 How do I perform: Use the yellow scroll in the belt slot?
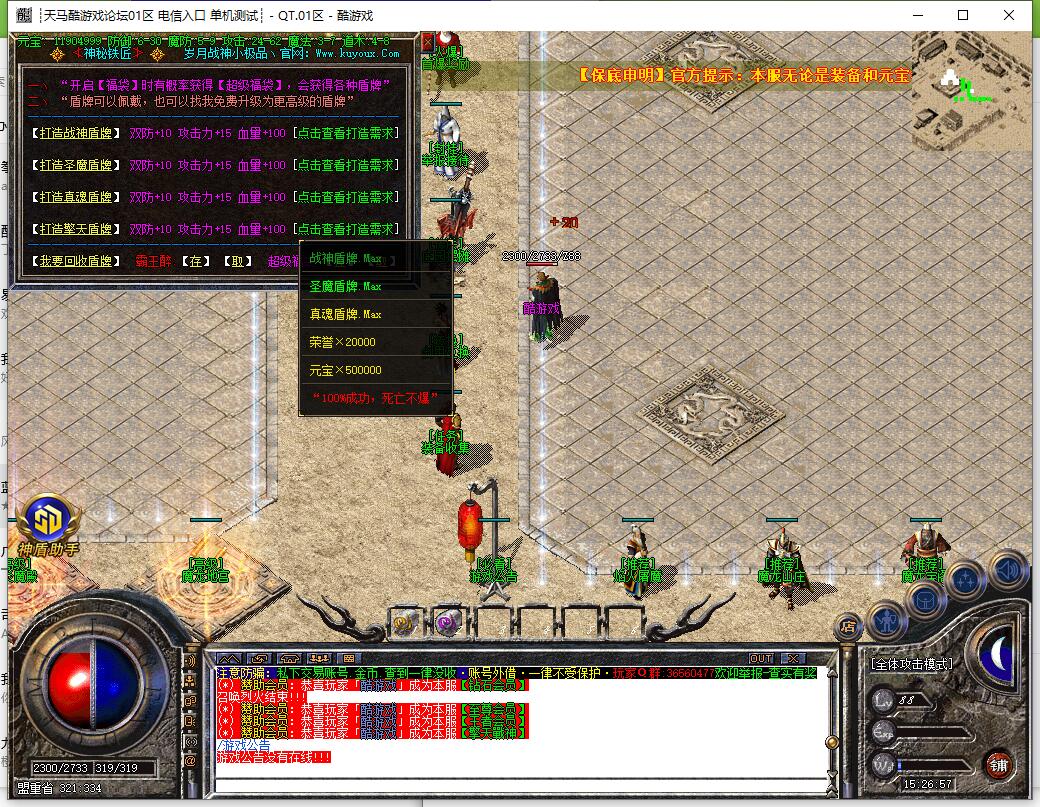coord(404,623)
